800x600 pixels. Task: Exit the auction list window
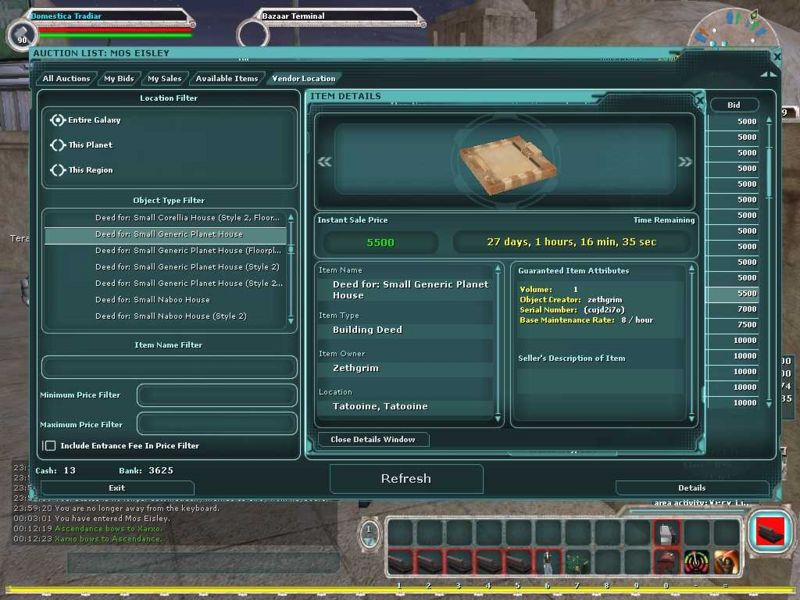coord(117,488)
